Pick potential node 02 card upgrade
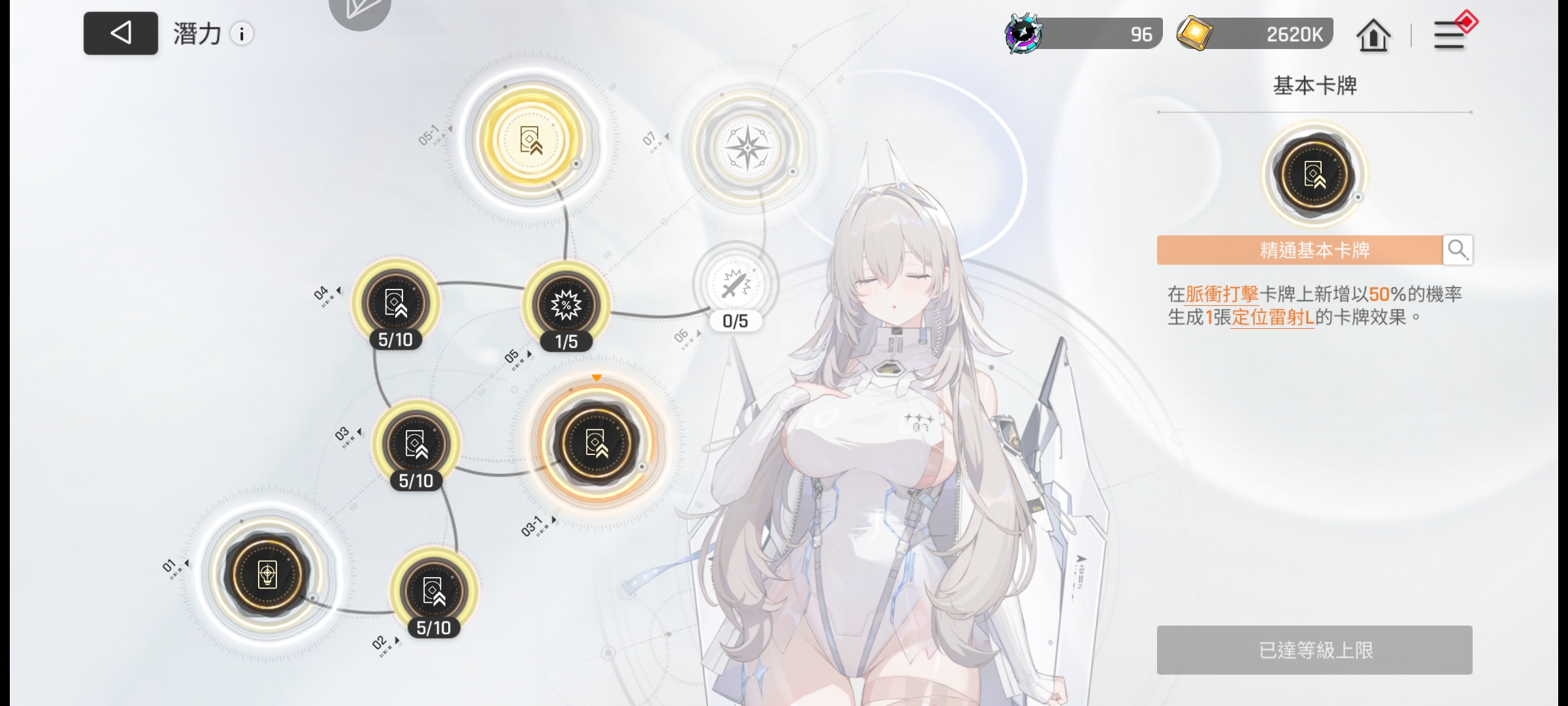Screen dimensions: 1568x706 [x=434, y=591]
